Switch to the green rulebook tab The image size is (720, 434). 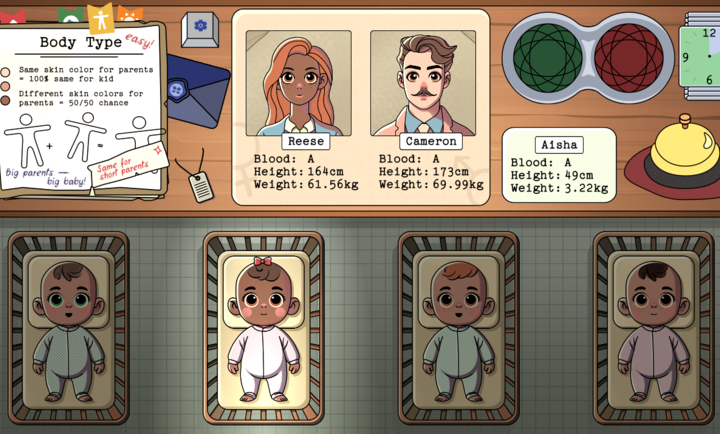(x=70, y=16)
